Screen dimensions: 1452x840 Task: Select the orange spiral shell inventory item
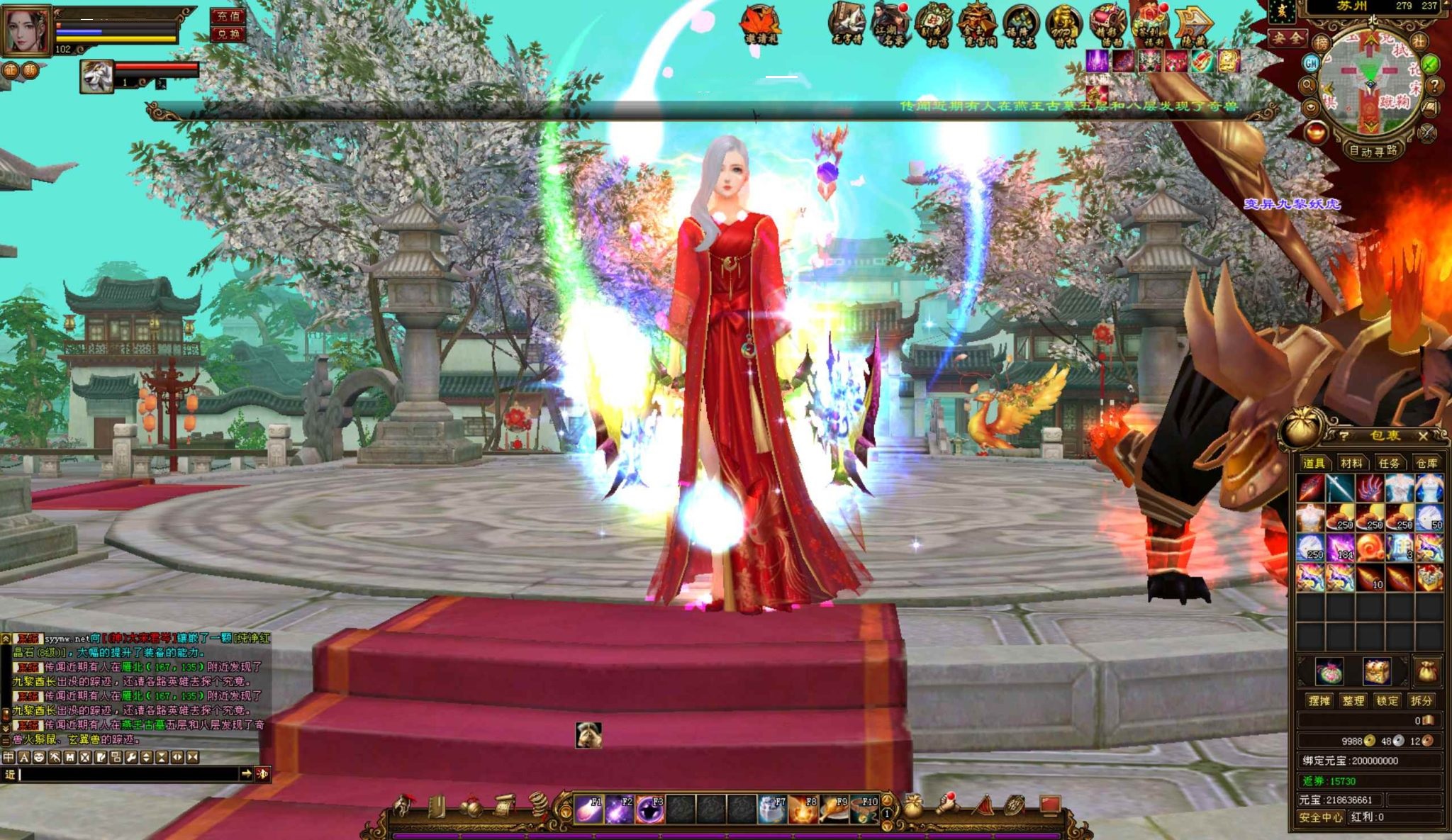tap(1370, 547)
